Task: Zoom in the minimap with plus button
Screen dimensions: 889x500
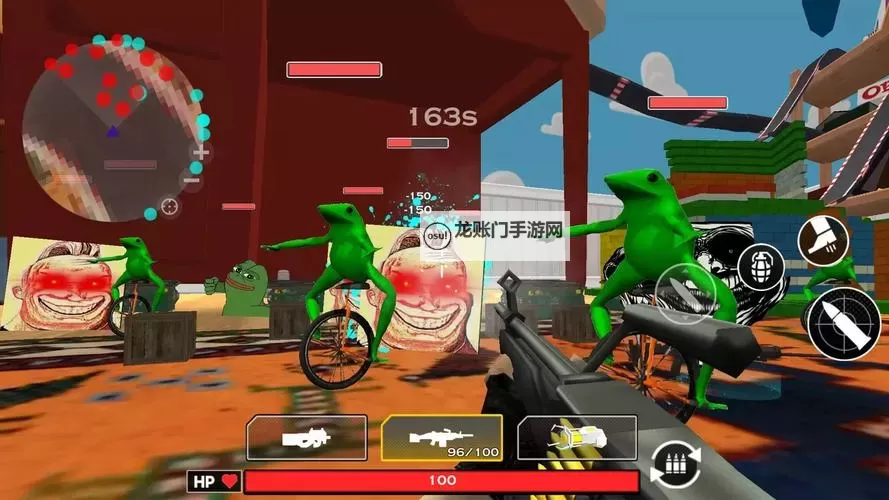Action: (x=201, y=152)
